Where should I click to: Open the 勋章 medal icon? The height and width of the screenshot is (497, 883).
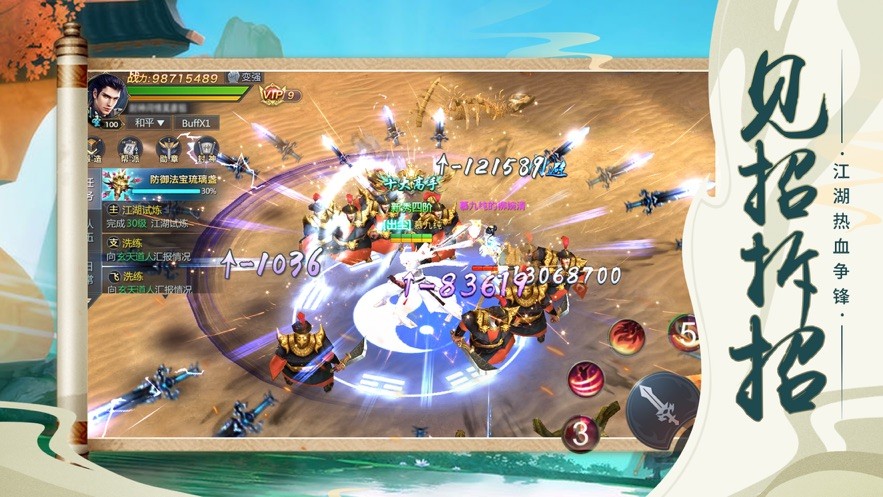pos(167,150)
